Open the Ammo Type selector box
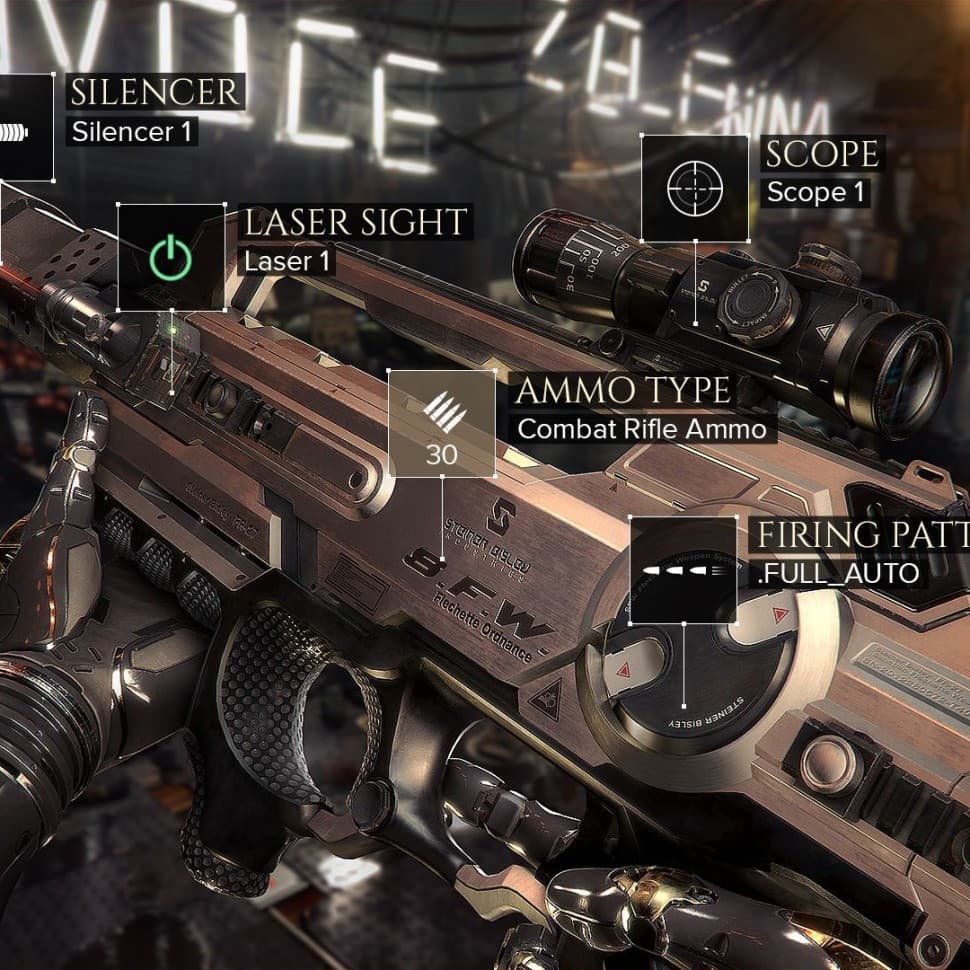The width and height of the screenshot is (970, 970). tap(441, 423)
